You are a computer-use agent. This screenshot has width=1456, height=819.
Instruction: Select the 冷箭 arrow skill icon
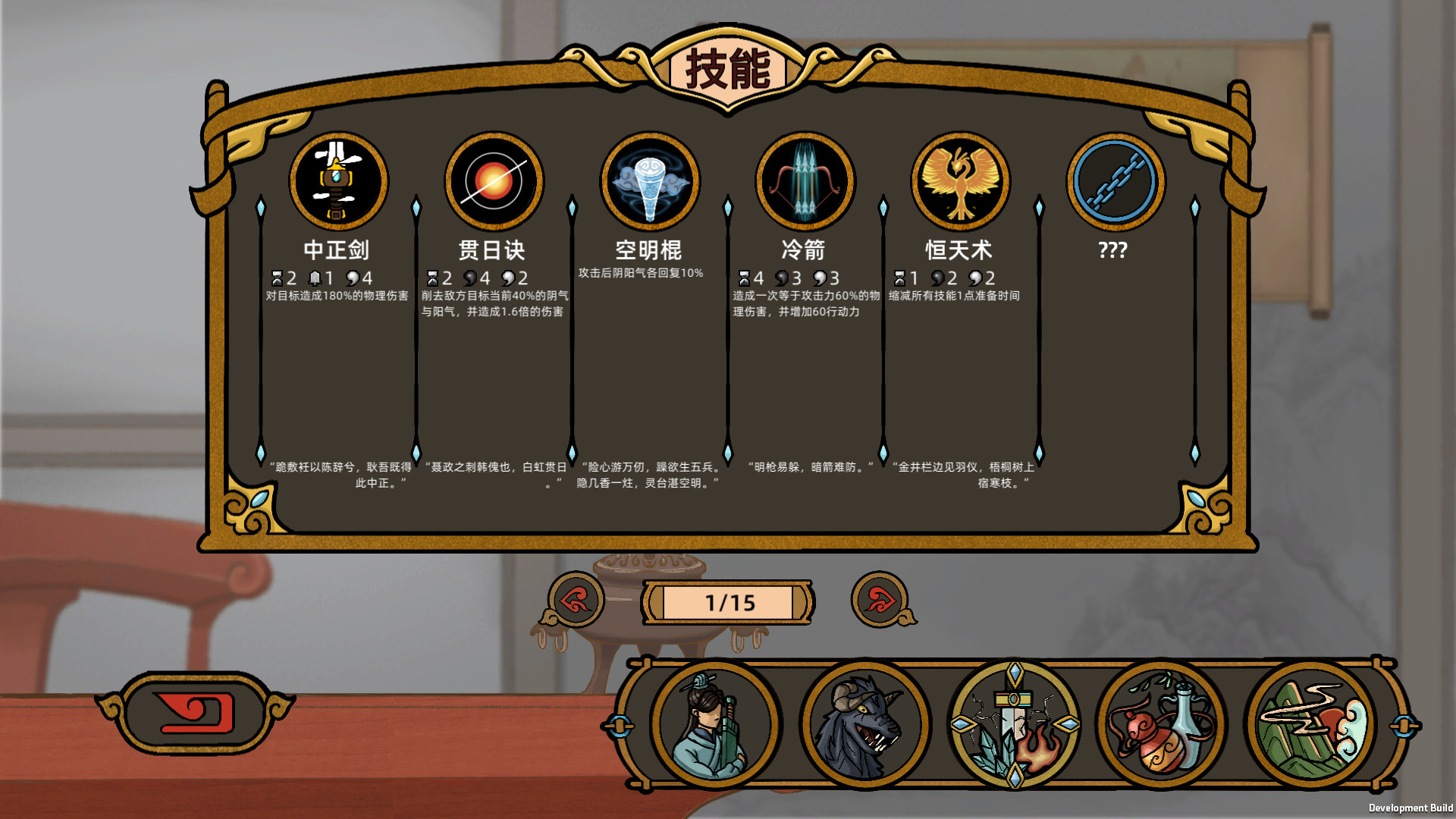tap(805, 180)
